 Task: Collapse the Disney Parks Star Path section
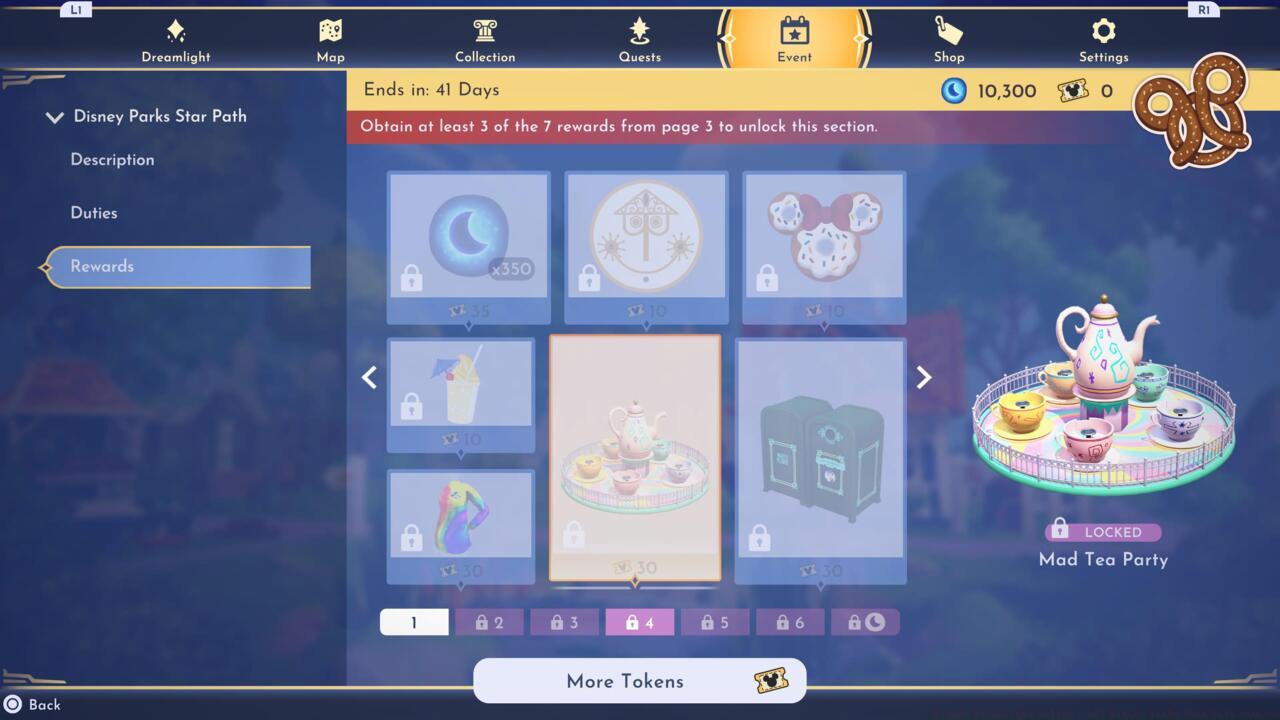tap(55, 116)
